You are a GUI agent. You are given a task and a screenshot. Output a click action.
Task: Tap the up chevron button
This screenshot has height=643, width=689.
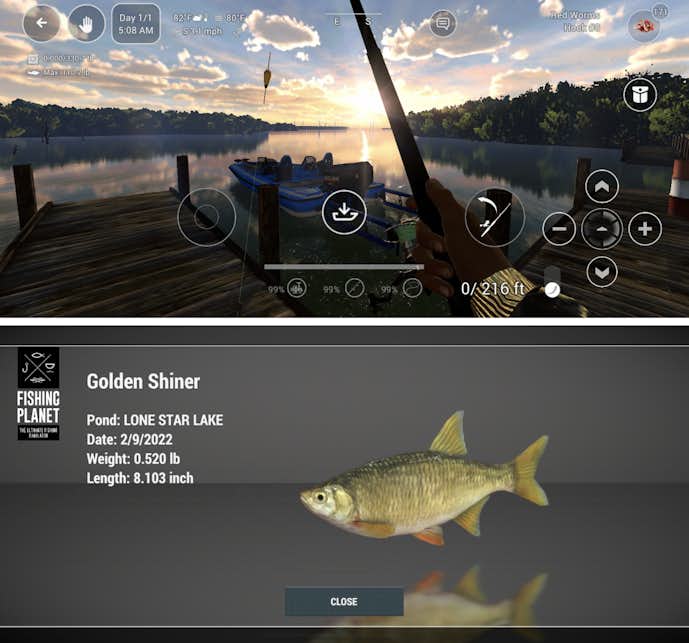pyautogui.click(x=602, y=187)
